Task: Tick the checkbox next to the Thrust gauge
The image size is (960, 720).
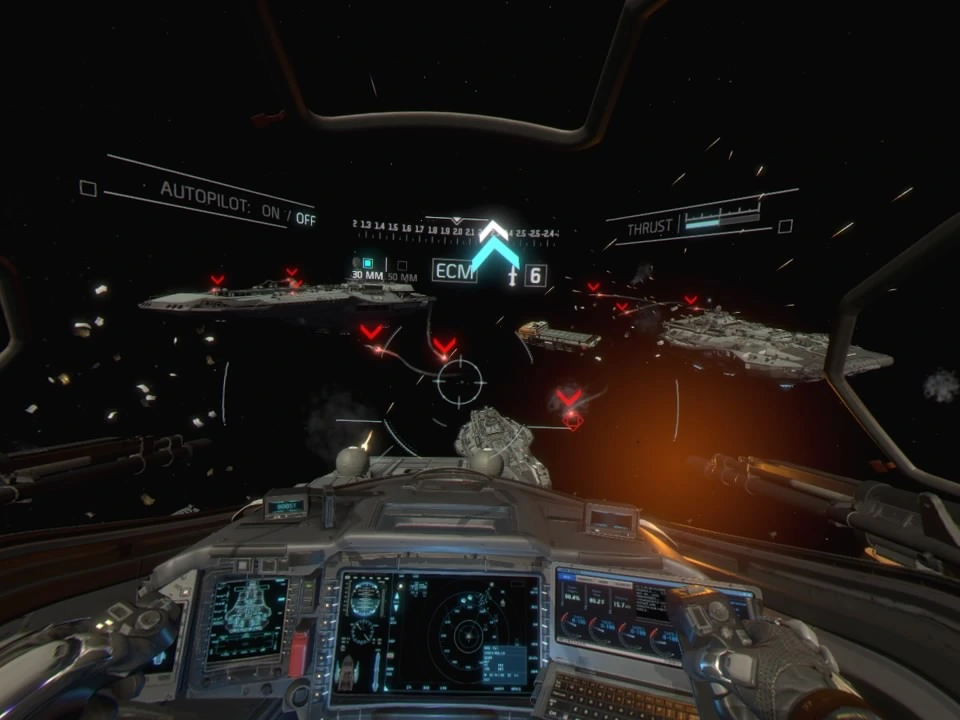Action: pyautogui.click(x=785, y=226)
